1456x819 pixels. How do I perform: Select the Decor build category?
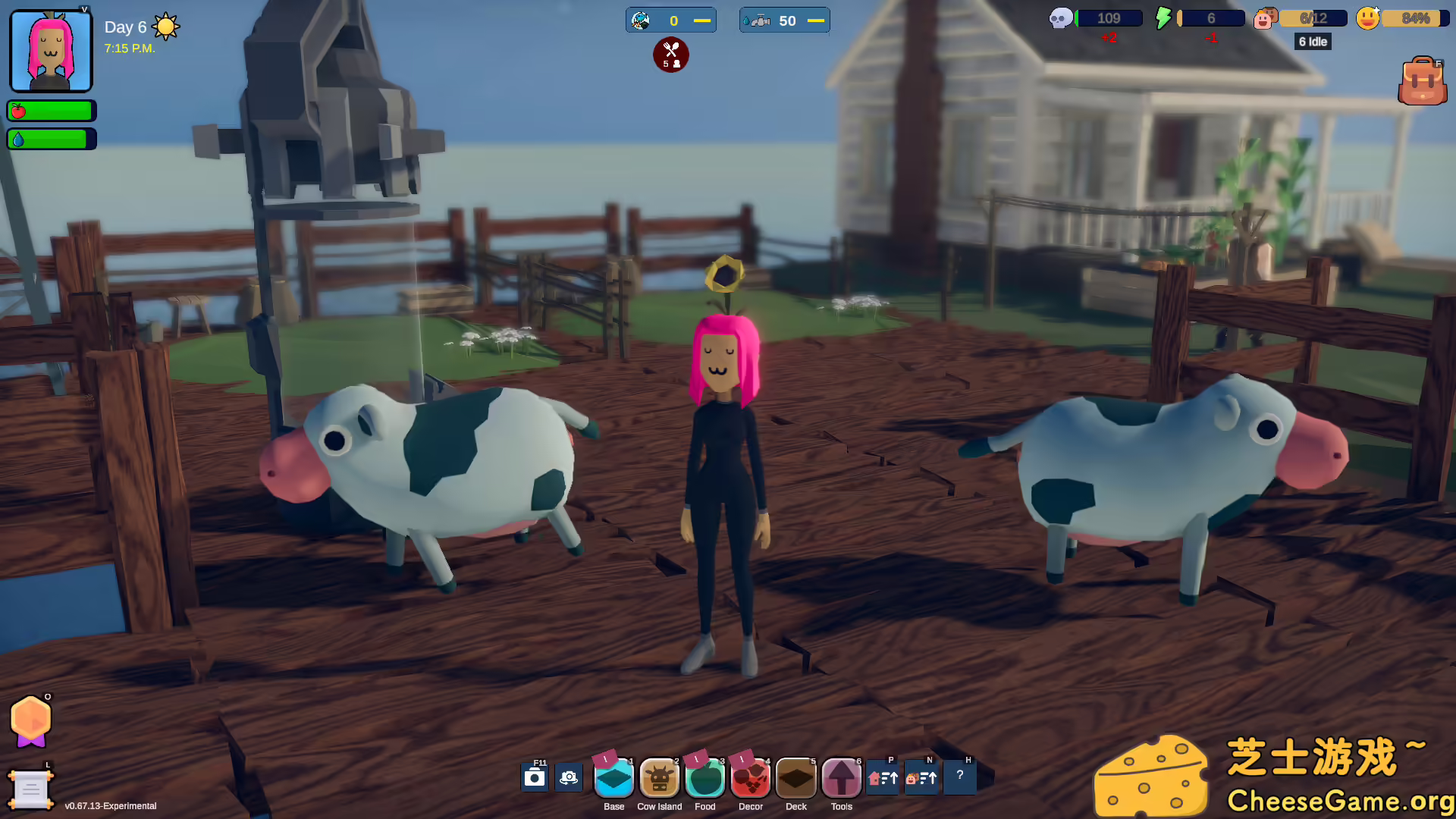click(750, 778)
